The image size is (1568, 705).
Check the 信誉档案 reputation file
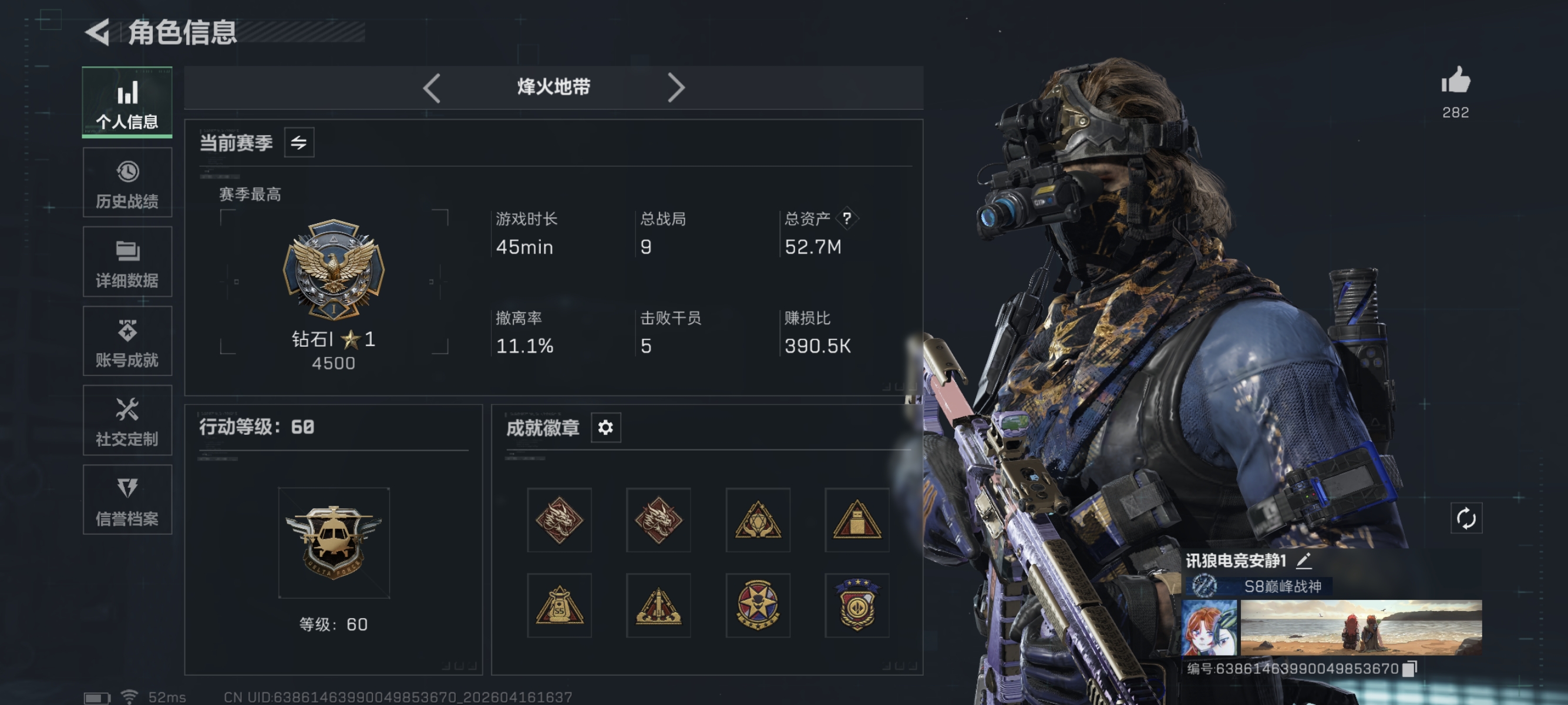[127, 500]
